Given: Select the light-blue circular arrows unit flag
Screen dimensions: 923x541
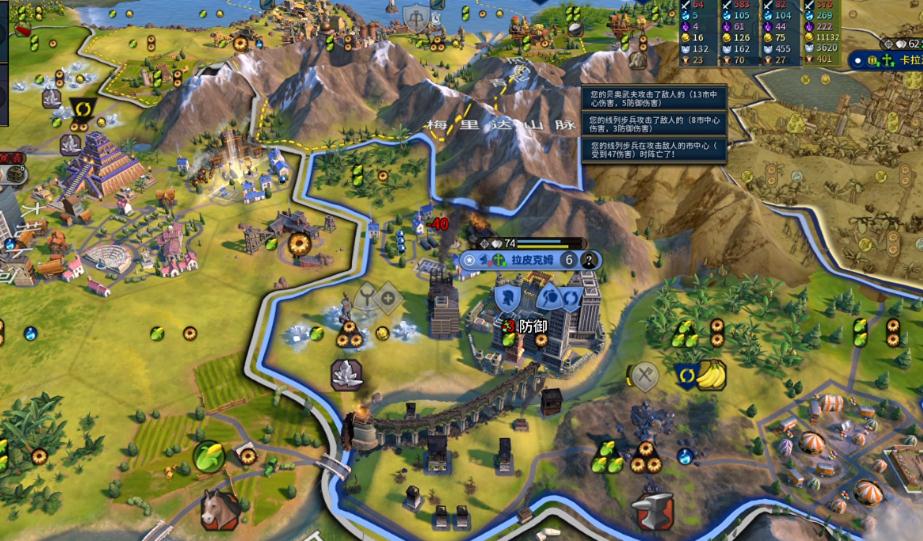Looking at the screenshot, I should coord(572,296).
